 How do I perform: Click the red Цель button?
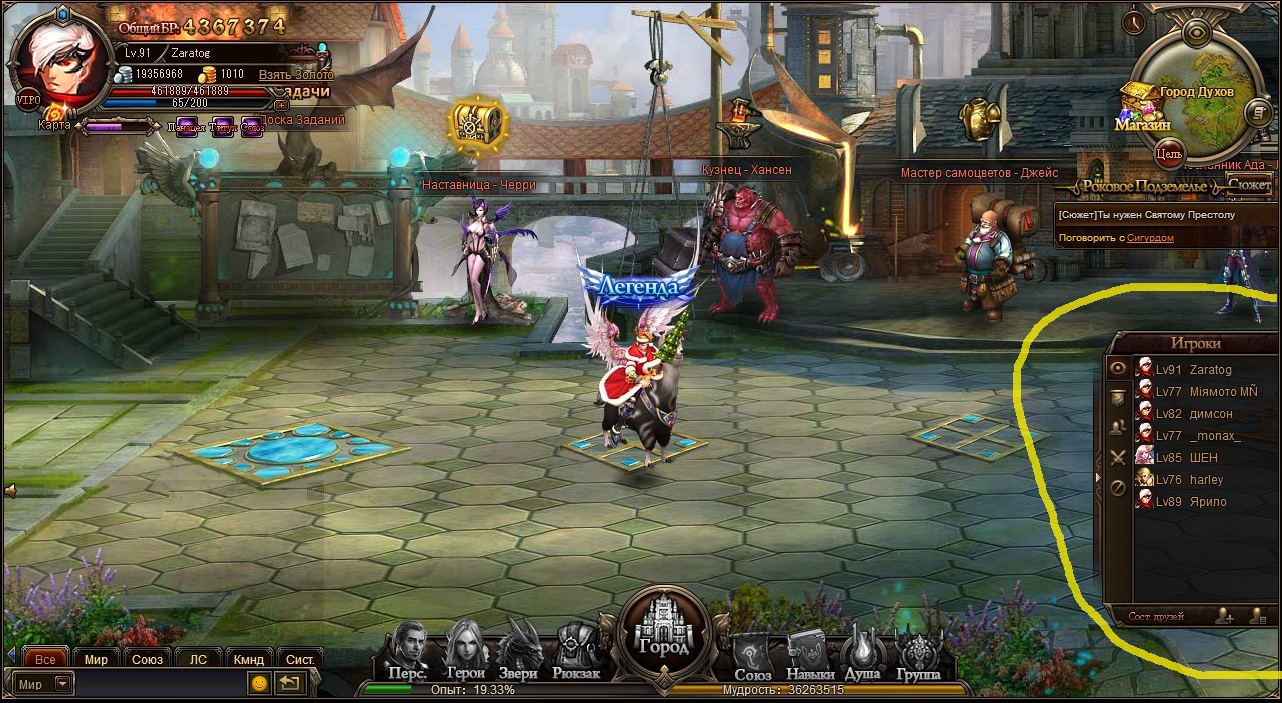[x=1168, y=154]
